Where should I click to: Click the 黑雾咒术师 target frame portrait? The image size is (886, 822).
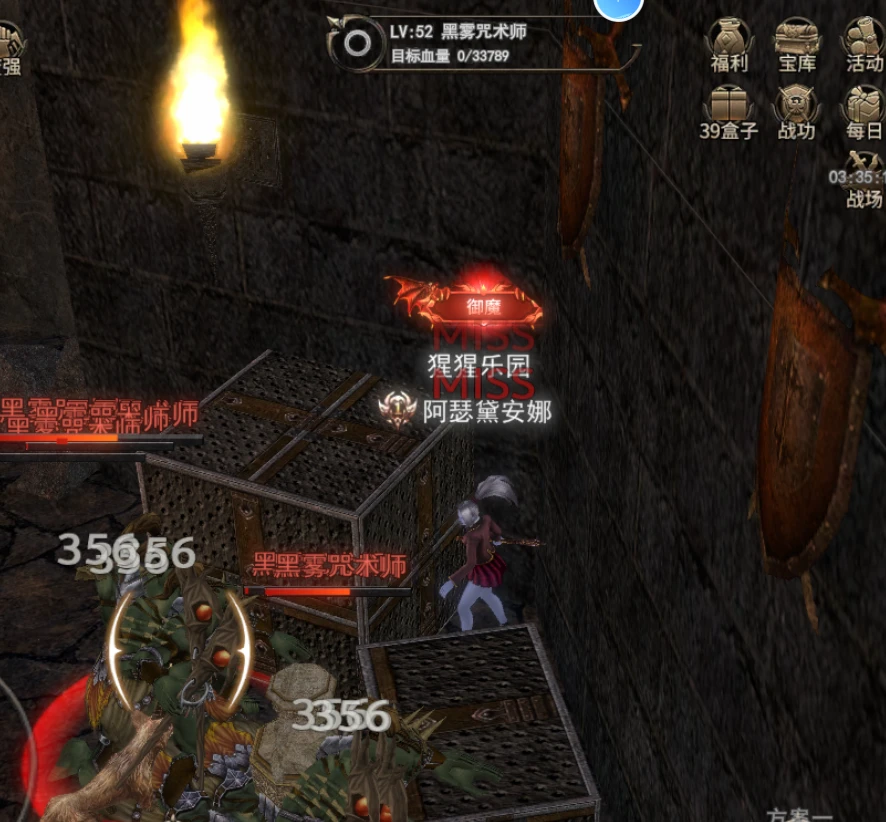point(356,41)
